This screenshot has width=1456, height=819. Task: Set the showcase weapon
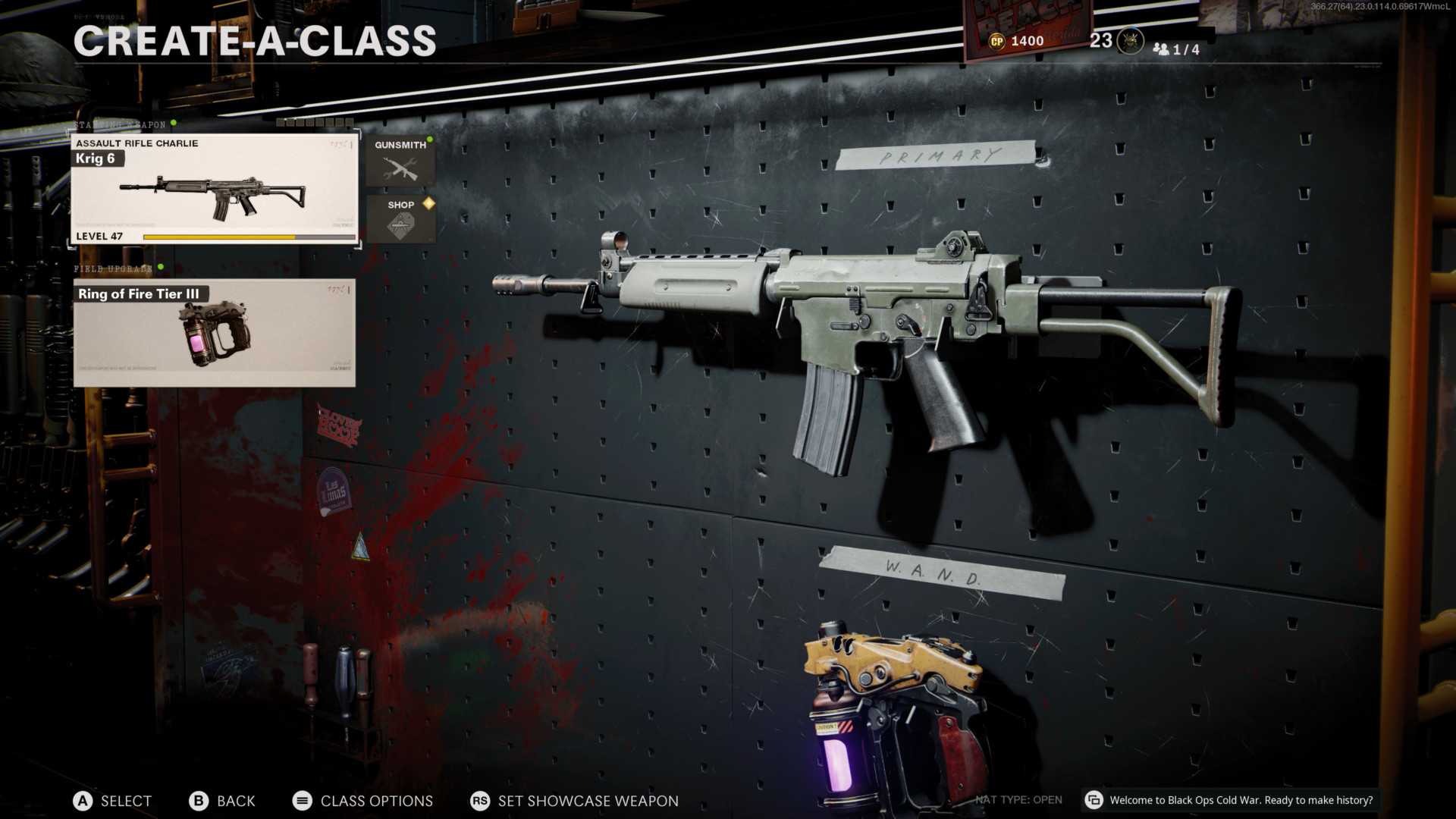(x=574, y=801)
